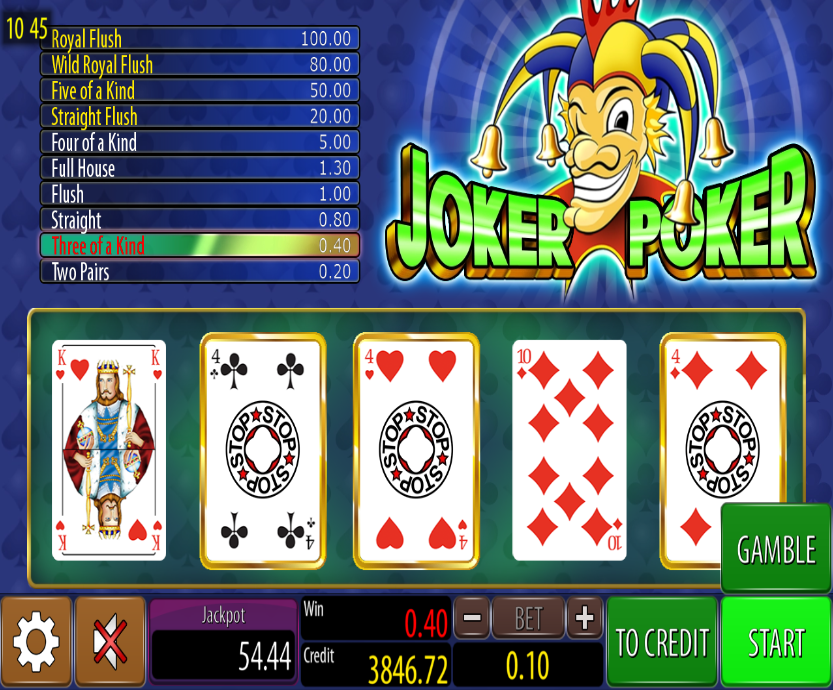Increase the bet with the plus button
This screenshot has width=833, height=690.
pyautogui.click(x=585, y=619)
